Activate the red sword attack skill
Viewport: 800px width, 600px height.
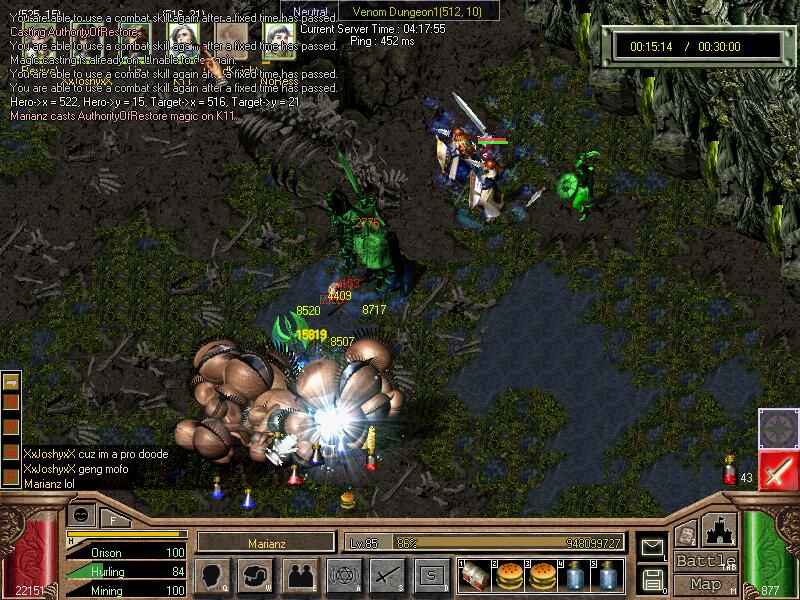point(777,470)
